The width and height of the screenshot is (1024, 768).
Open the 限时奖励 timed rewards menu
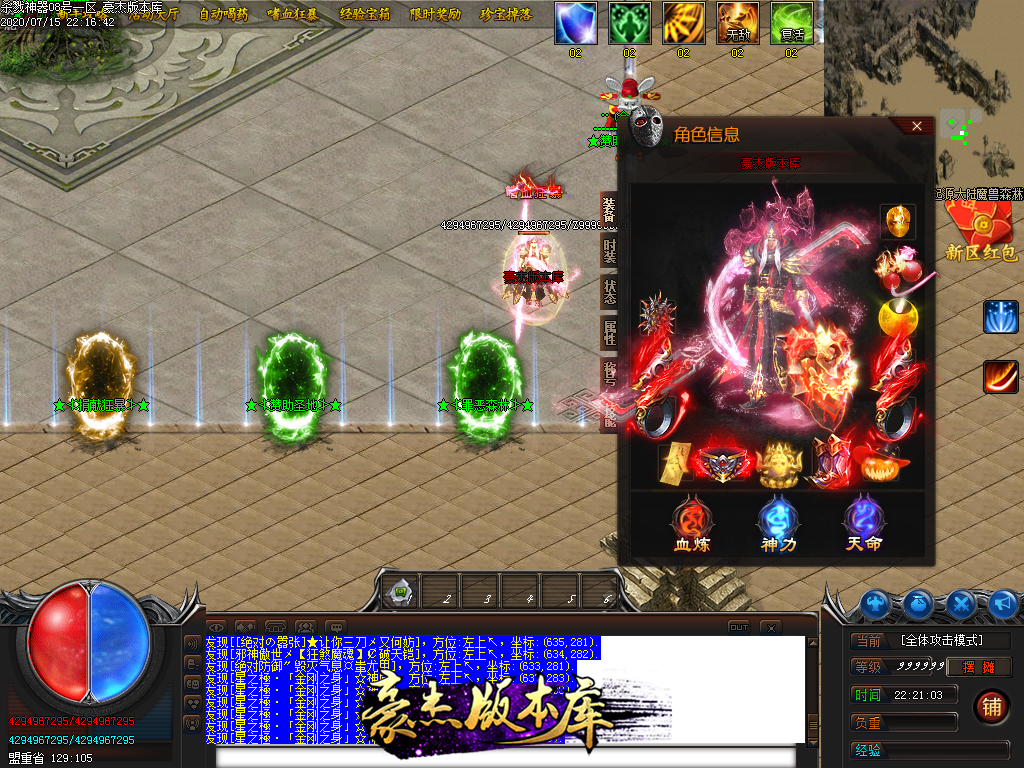pyautogui.click(x=436, y=14)
